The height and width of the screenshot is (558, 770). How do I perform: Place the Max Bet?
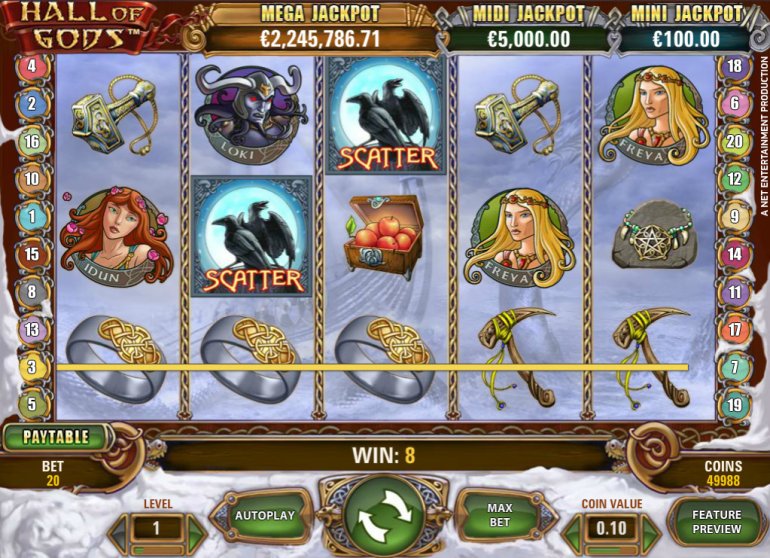point(499,515)
